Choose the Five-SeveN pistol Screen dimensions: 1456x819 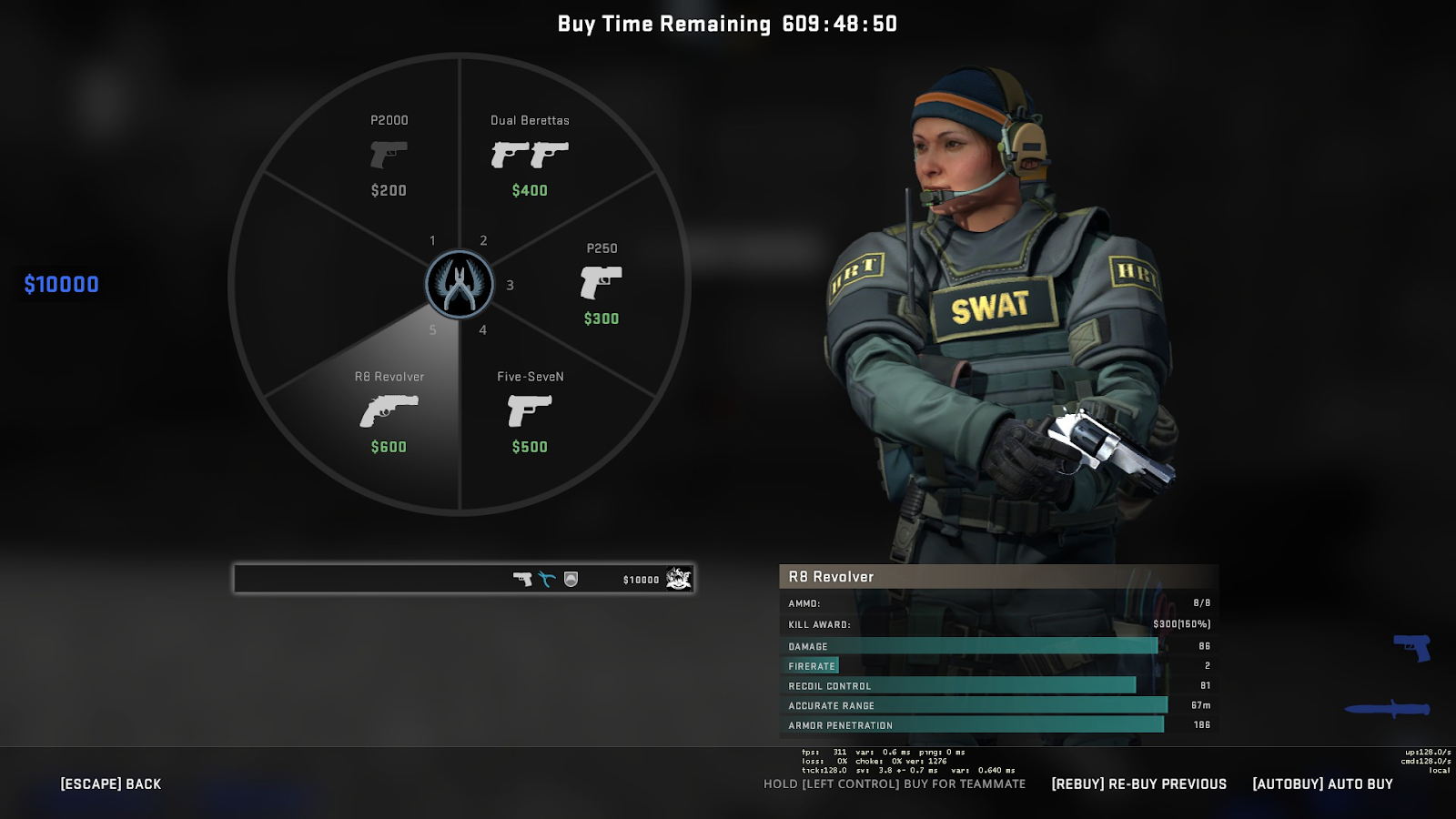[530, 411]
